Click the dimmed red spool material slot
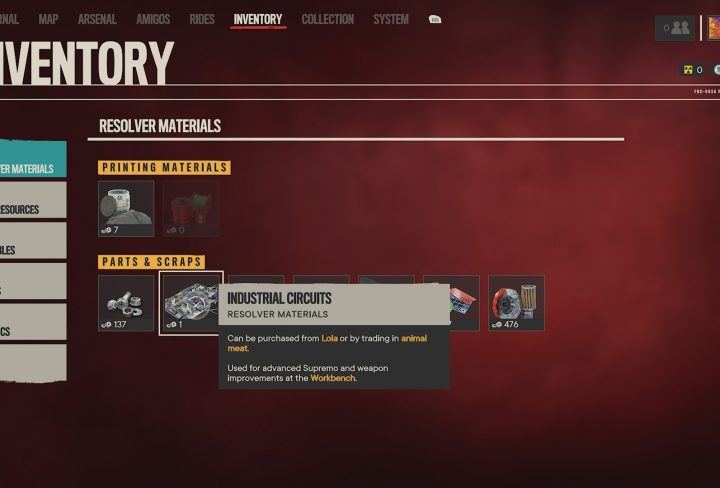 pos(191,208)
